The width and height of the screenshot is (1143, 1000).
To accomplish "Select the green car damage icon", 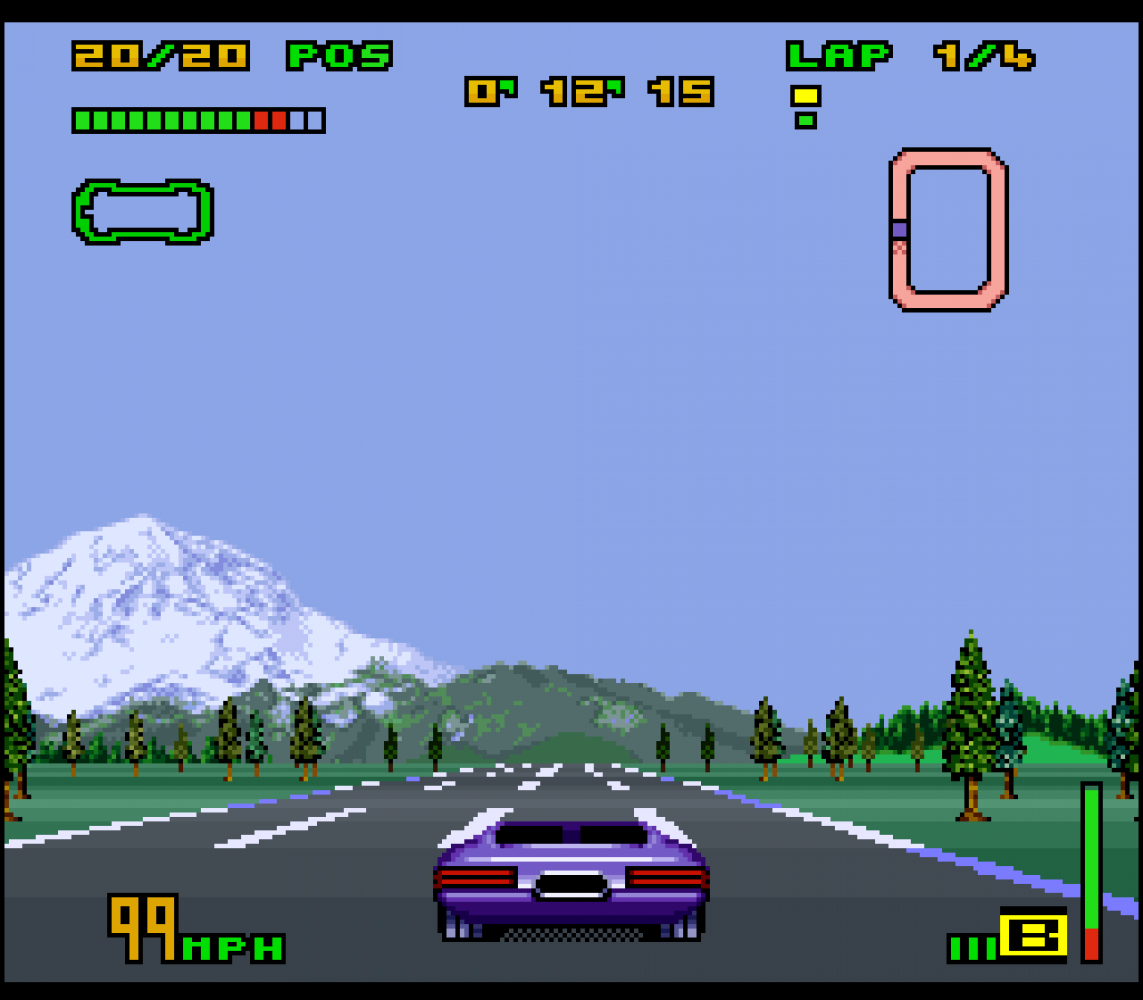I will (142, 211).
